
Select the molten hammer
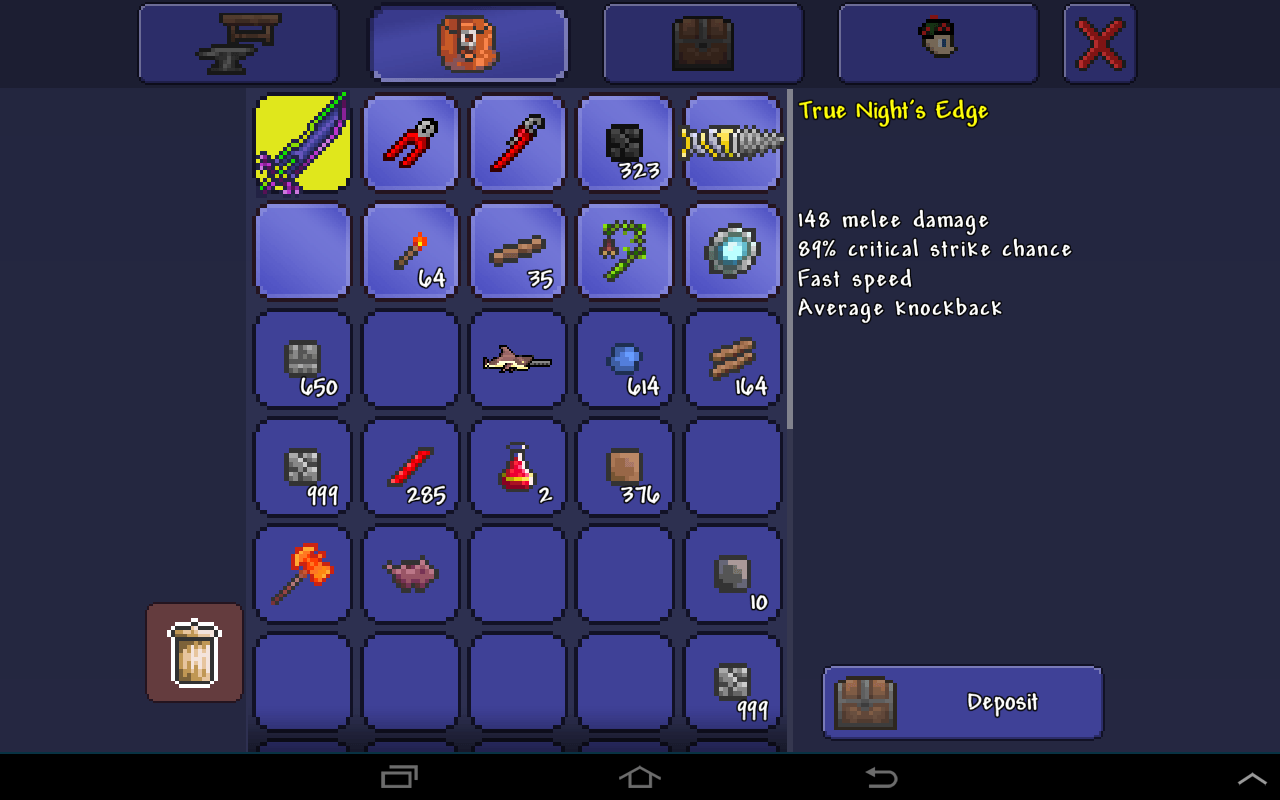coord(302,575)
